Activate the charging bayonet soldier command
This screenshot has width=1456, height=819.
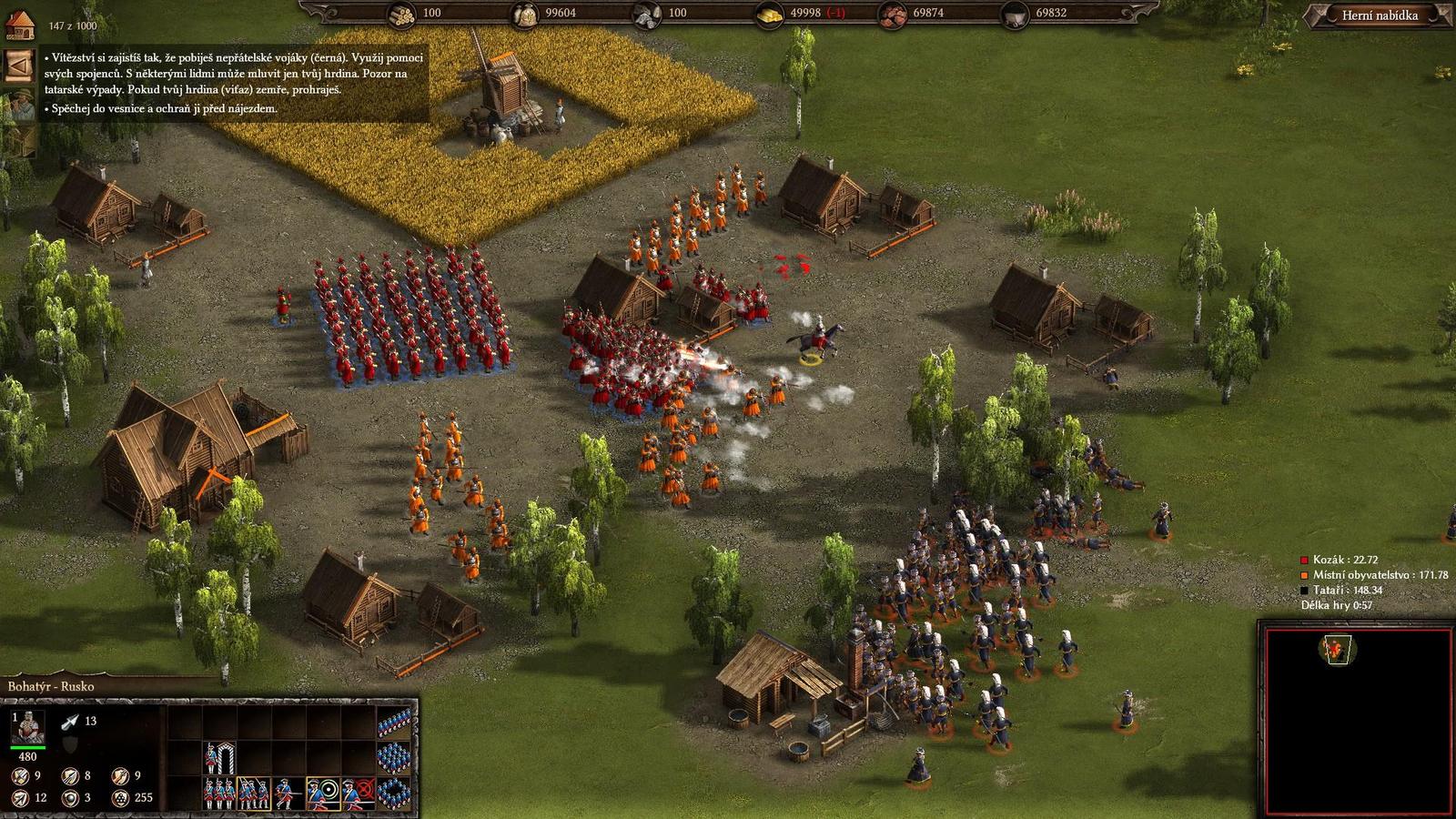point(288,793)
